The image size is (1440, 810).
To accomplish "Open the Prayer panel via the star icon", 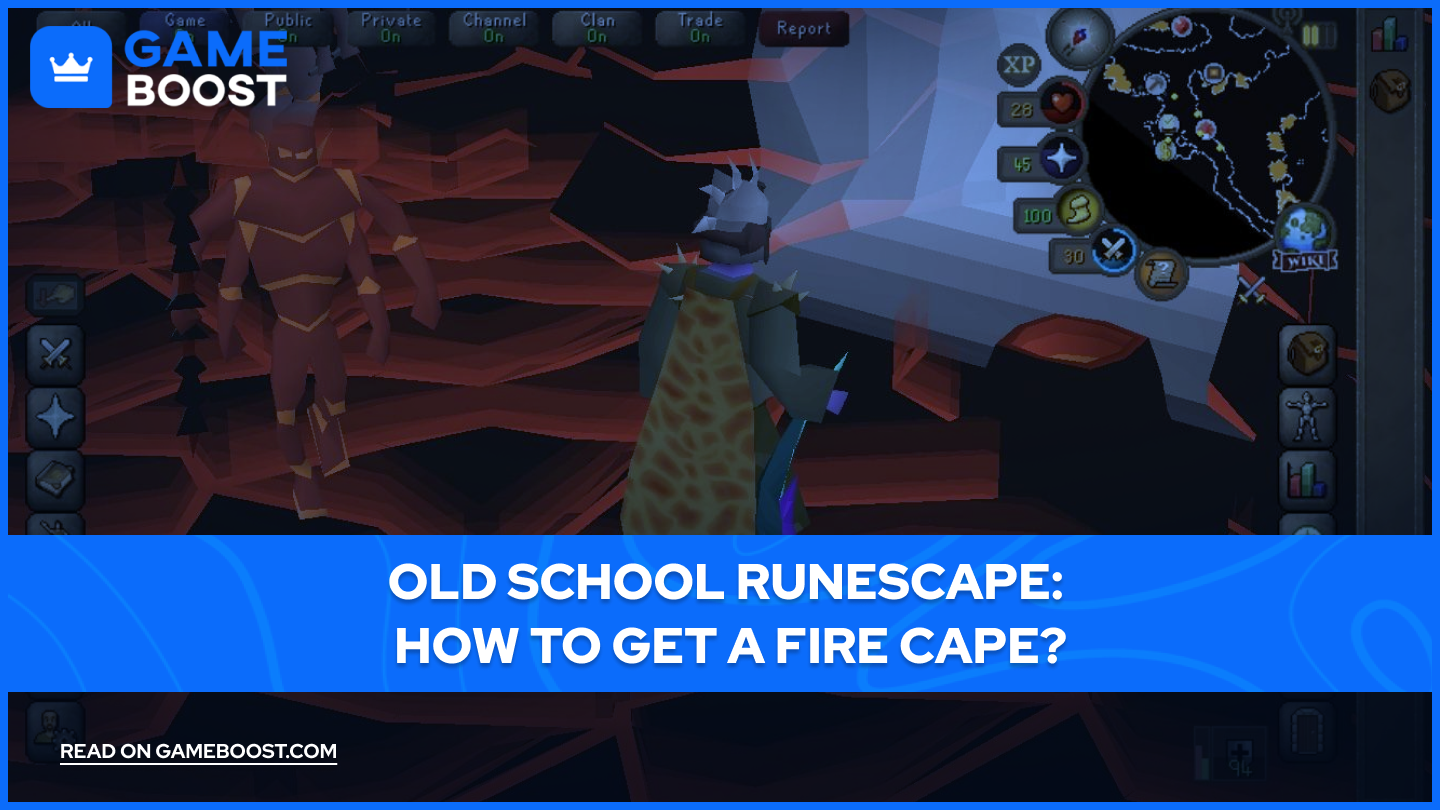I will point(55,416).
